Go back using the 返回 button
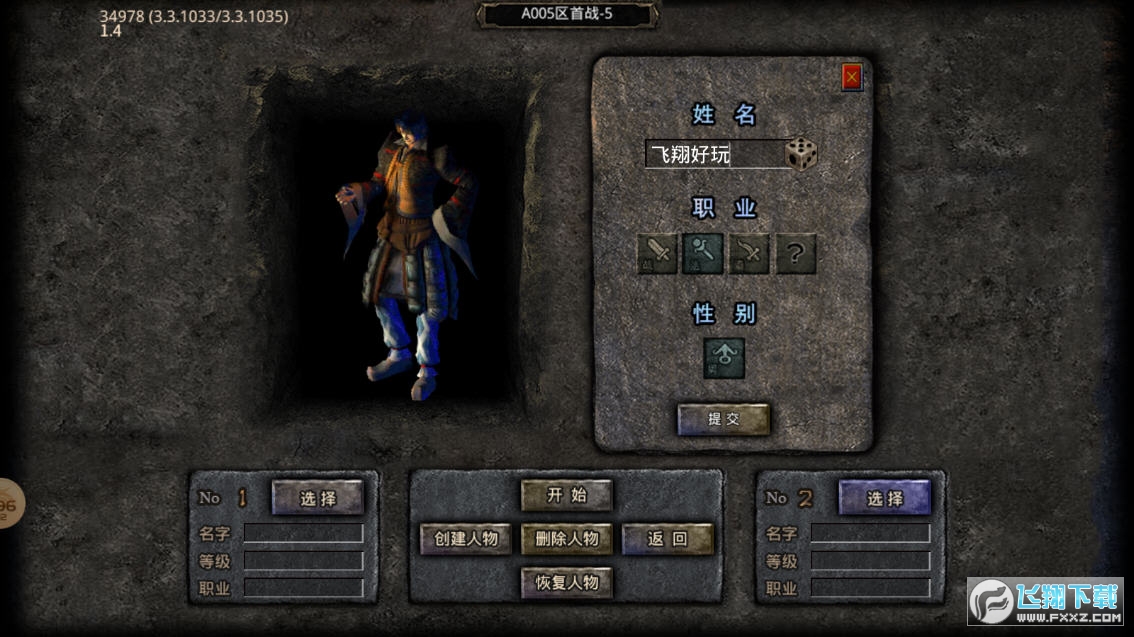The image size is (1134, 637). pos(668,539)
